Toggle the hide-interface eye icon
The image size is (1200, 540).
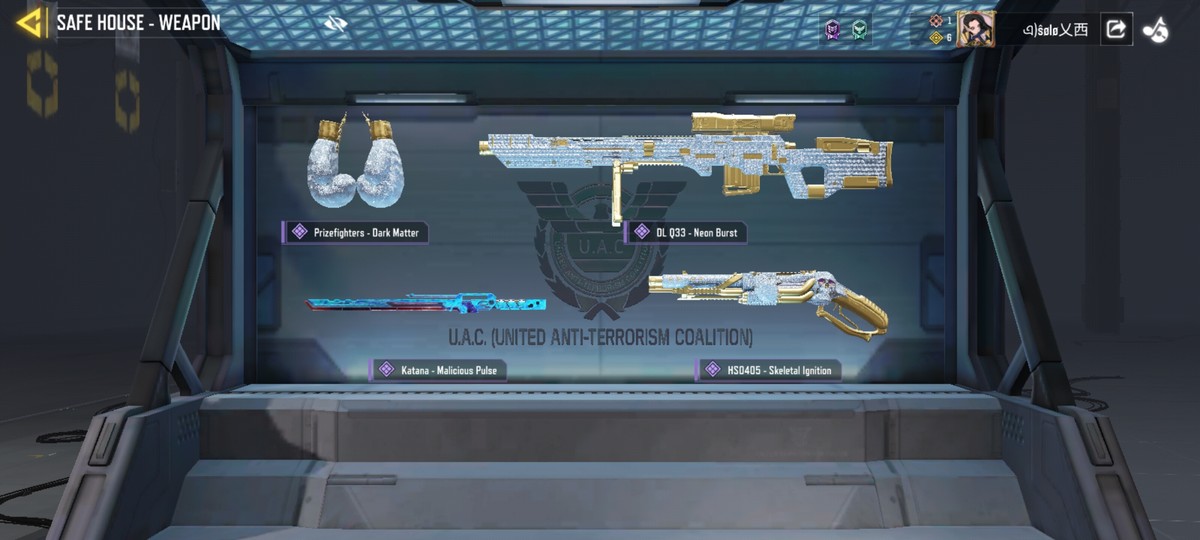[335, 23]
